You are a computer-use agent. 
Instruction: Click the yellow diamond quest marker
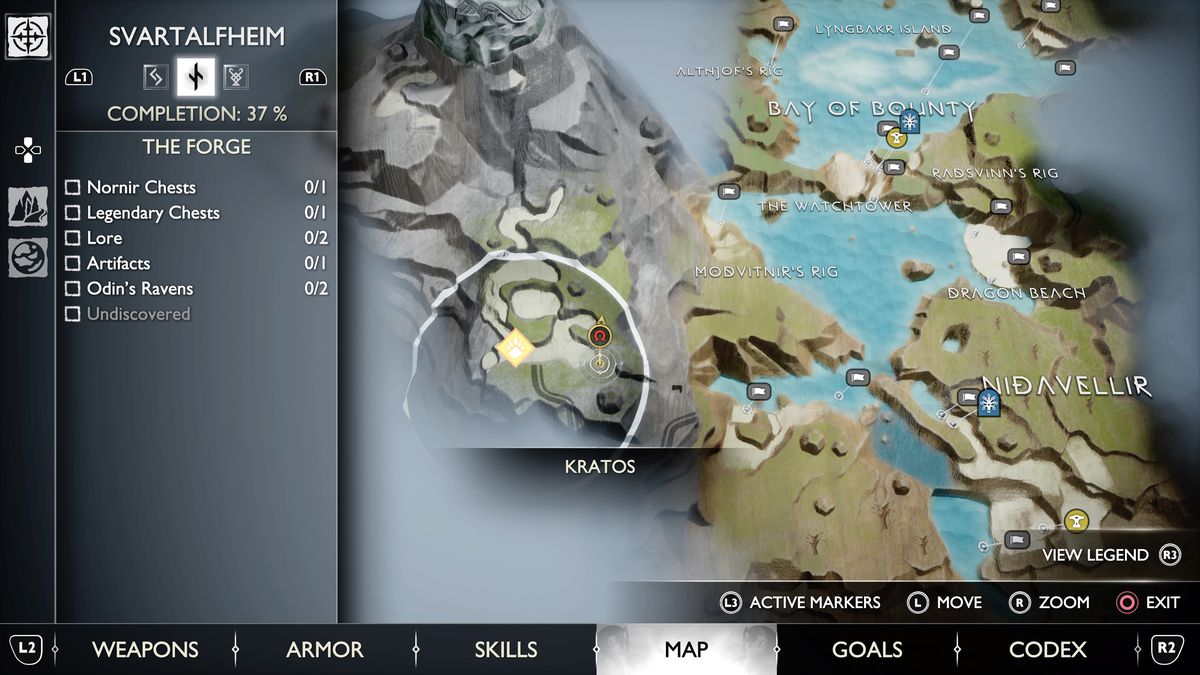pyautogui.click(x=514, y=348)
